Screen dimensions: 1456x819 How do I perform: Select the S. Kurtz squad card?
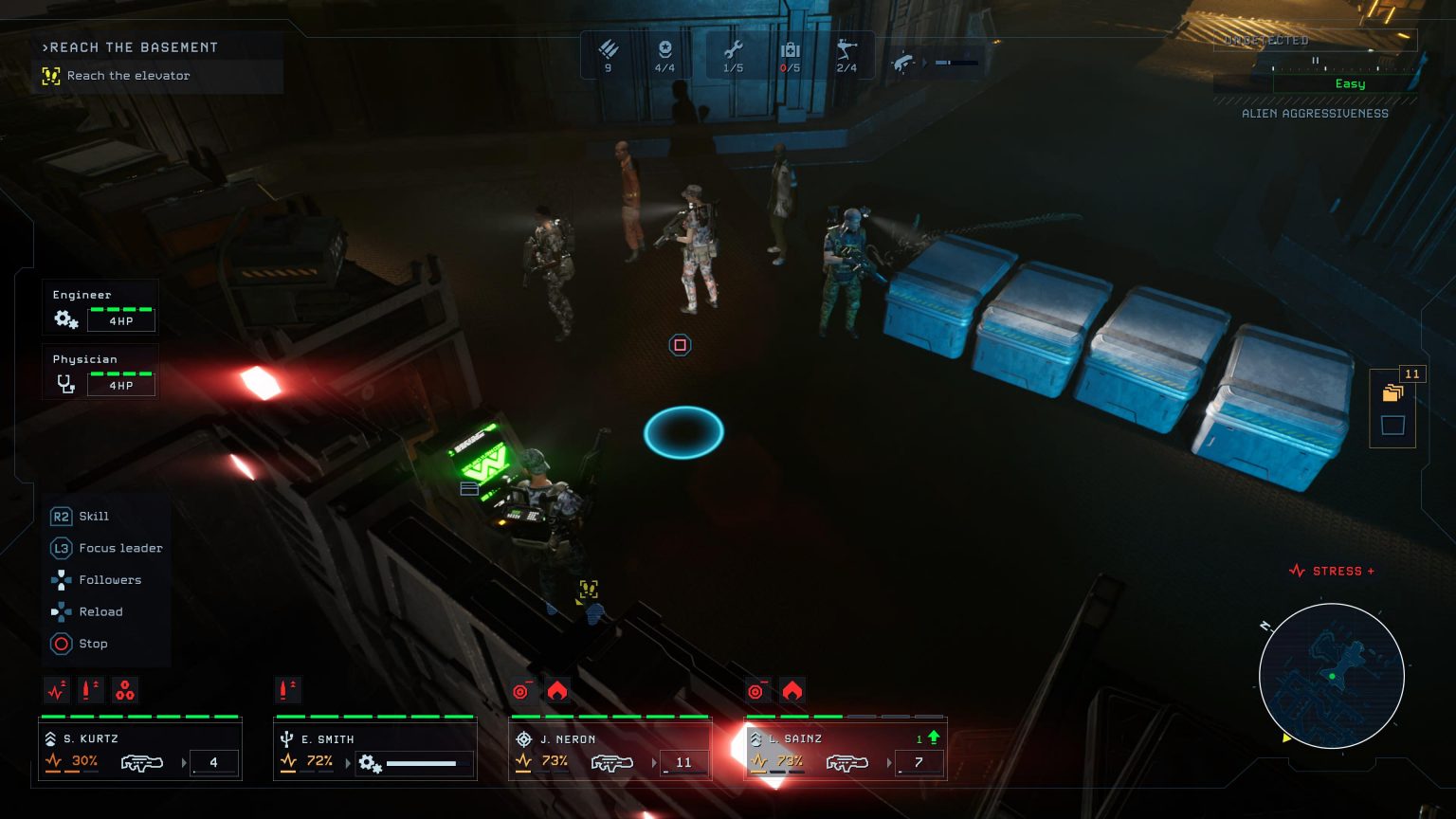tap(140, 750)
